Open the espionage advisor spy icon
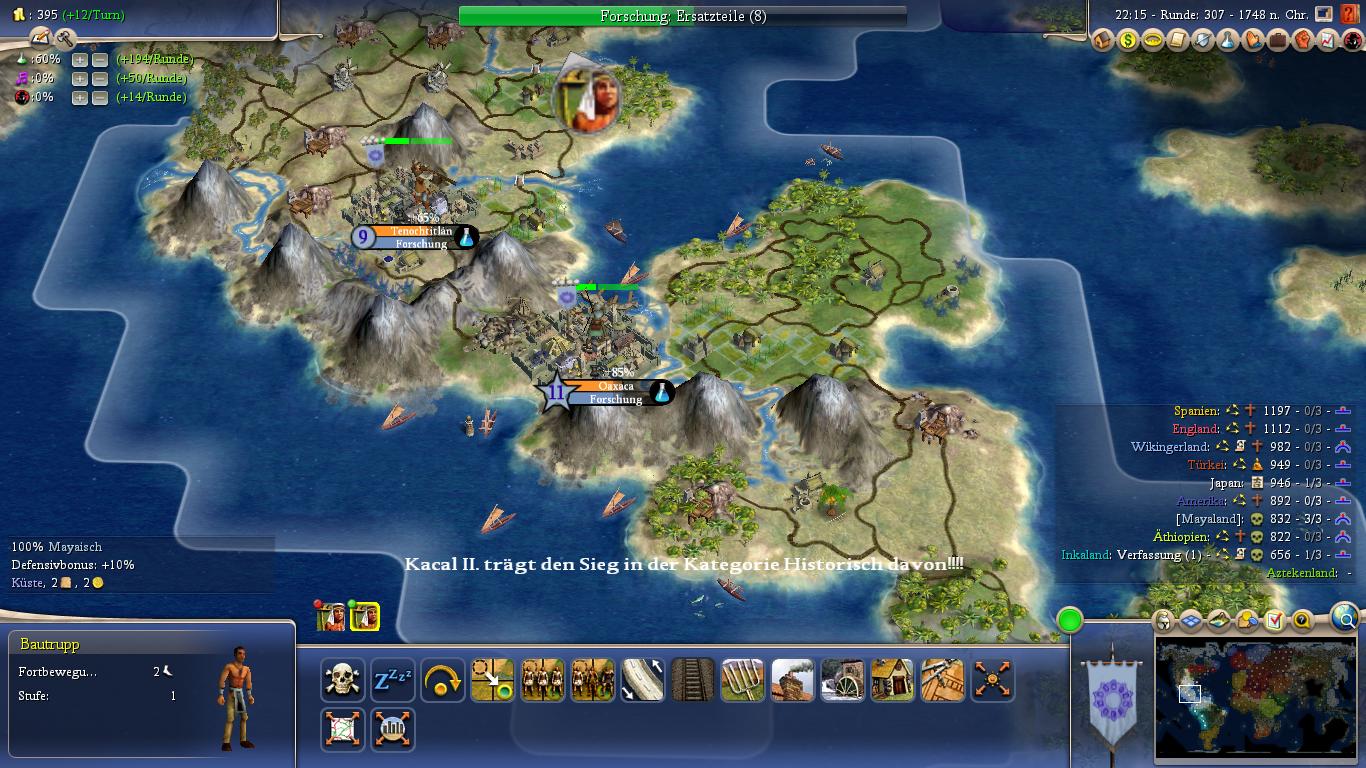Image resolution: width=1366 pixels, height=768 pixels. 1352,40
